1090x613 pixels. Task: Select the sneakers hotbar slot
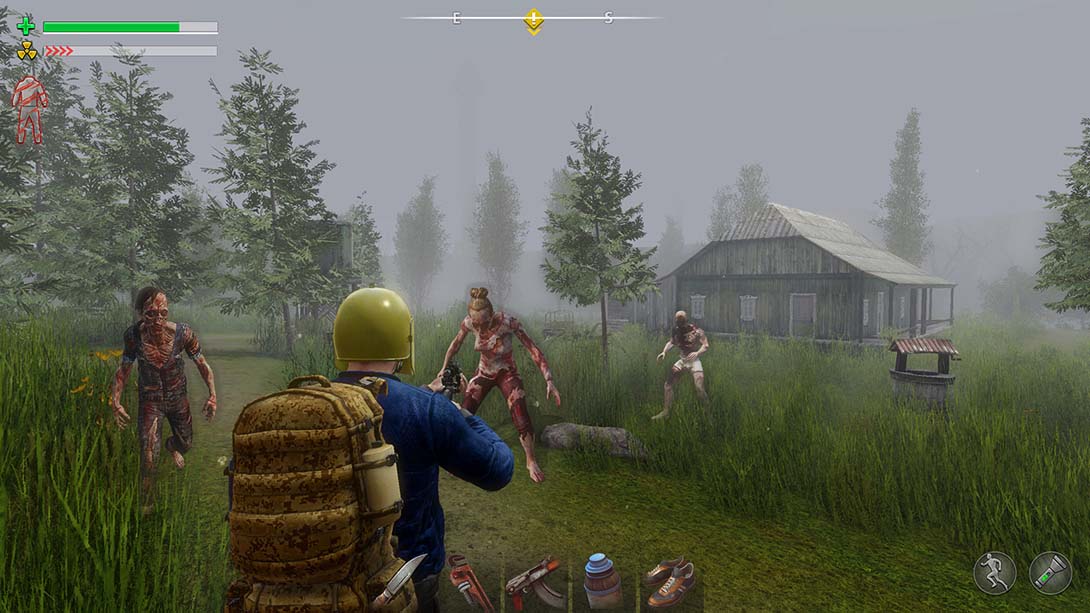669,583
